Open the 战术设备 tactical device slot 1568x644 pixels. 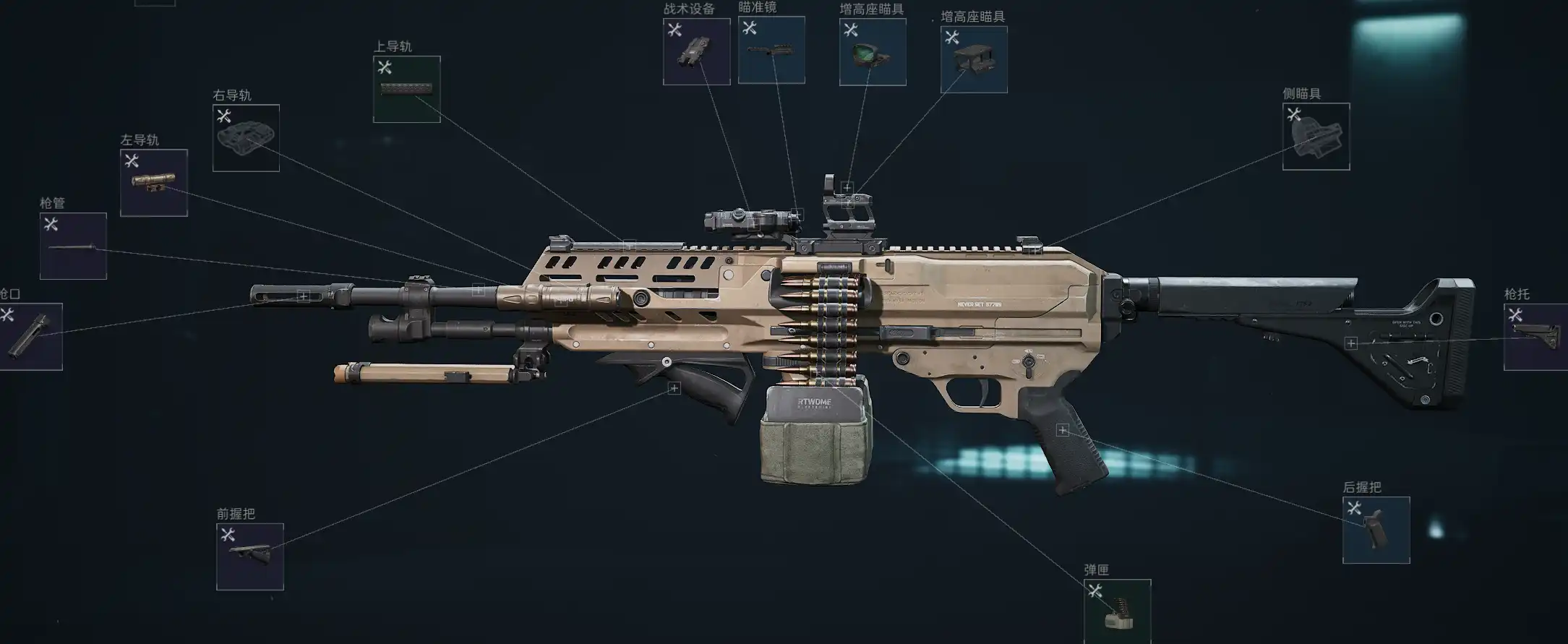[696, 51]
